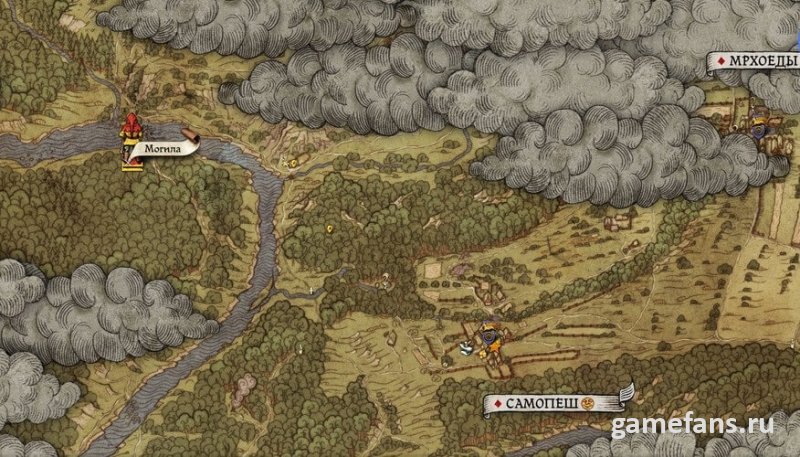Screen dimensions: 800x457
Task: Click the blue shield marker in Самопеш
Action: [x=487, y=334]
